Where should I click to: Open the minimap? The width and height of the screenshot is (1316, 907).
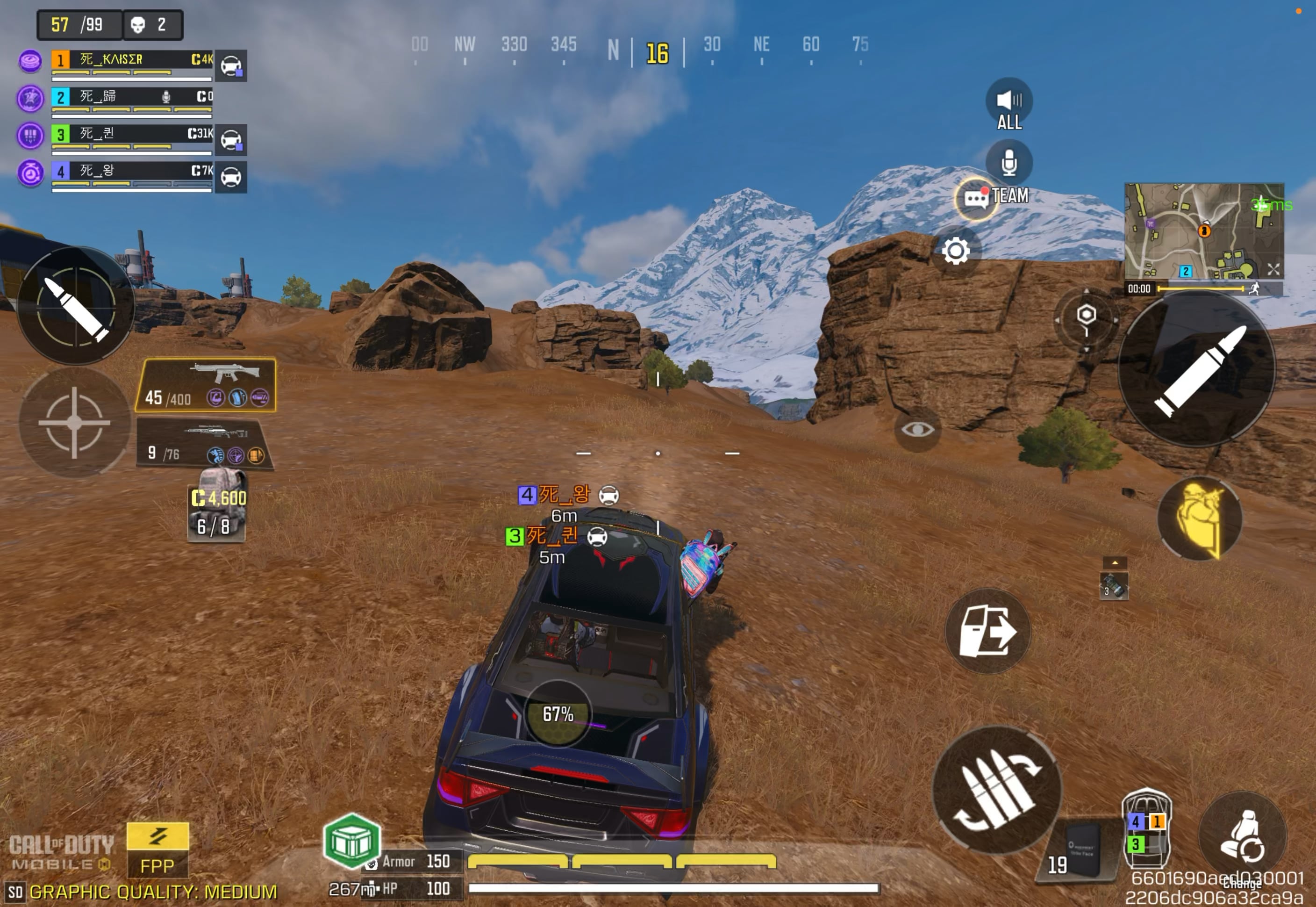(x=1203, y=231)
